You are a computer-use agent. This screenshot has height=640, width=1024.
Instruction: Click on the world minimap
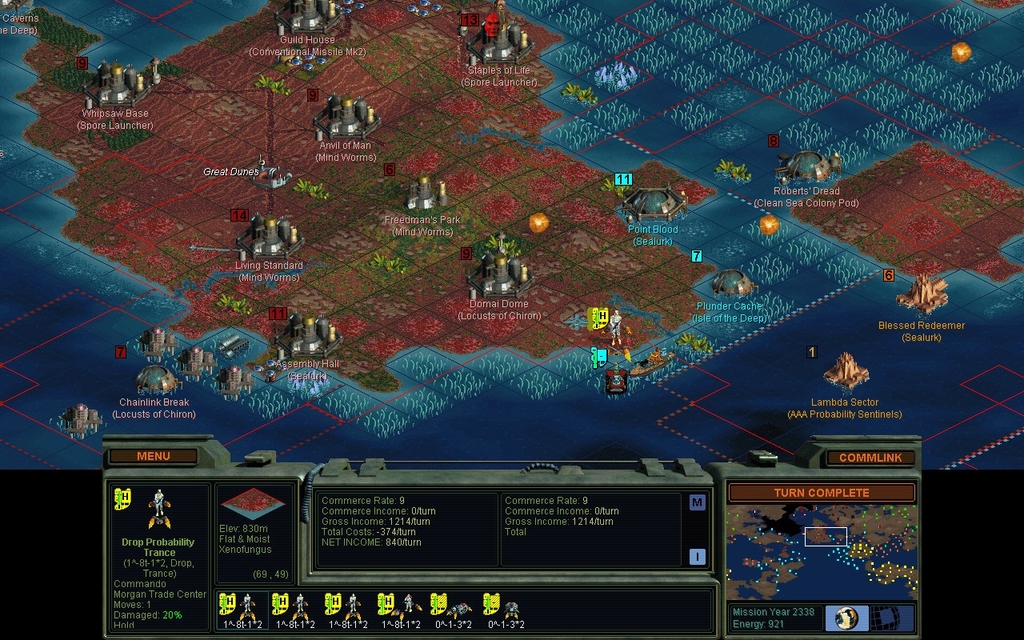[820, 552]
